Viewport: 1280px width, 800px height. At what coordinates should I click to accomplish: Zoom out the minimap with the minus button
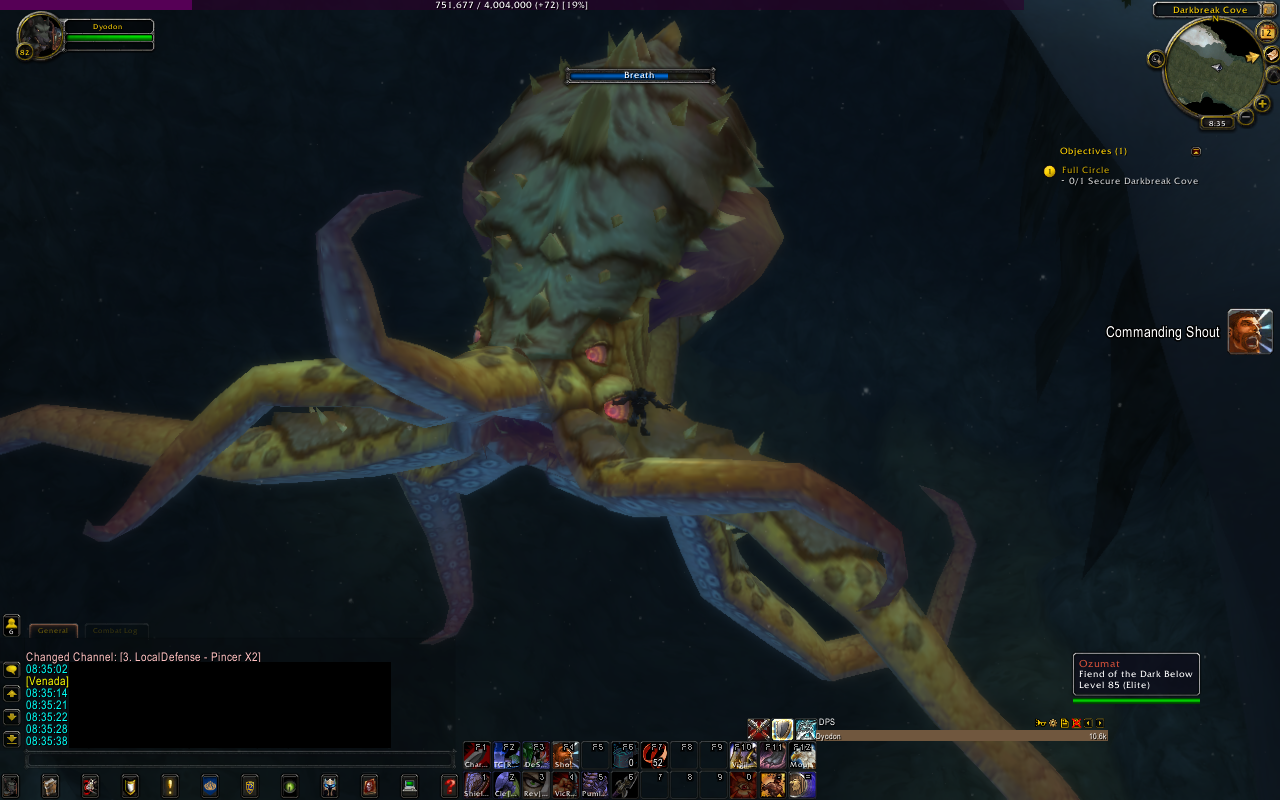coord(1246,117)
